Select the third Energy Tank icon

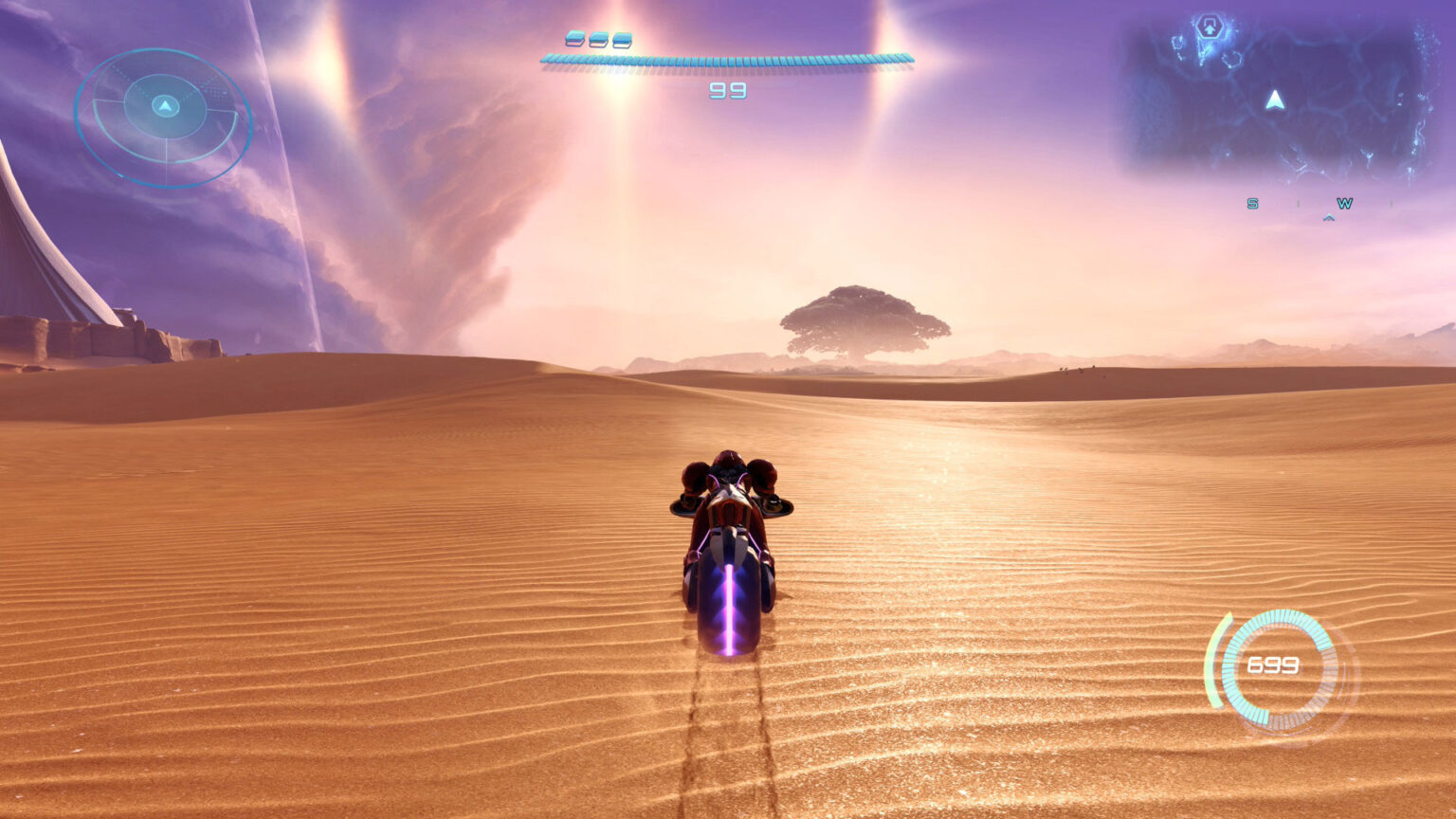click(x=622, y=40)
